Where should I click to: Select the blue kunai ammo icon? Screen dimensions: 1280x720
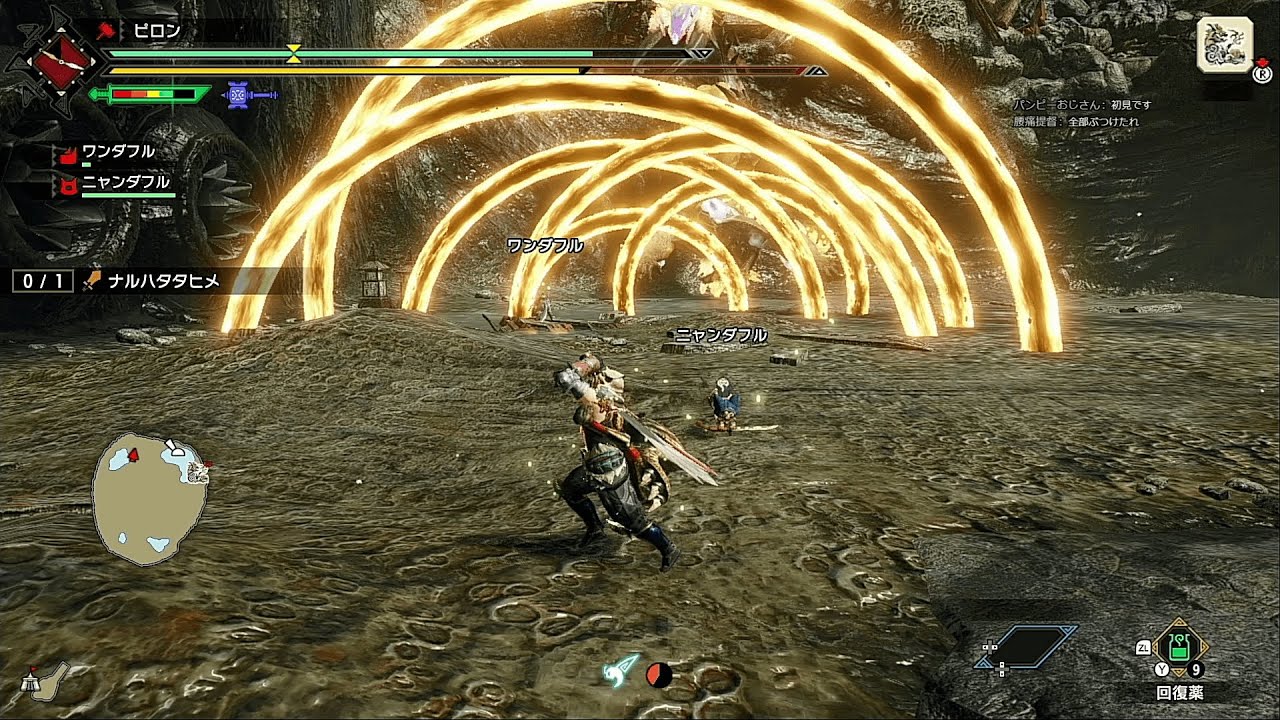coord(623,671)
